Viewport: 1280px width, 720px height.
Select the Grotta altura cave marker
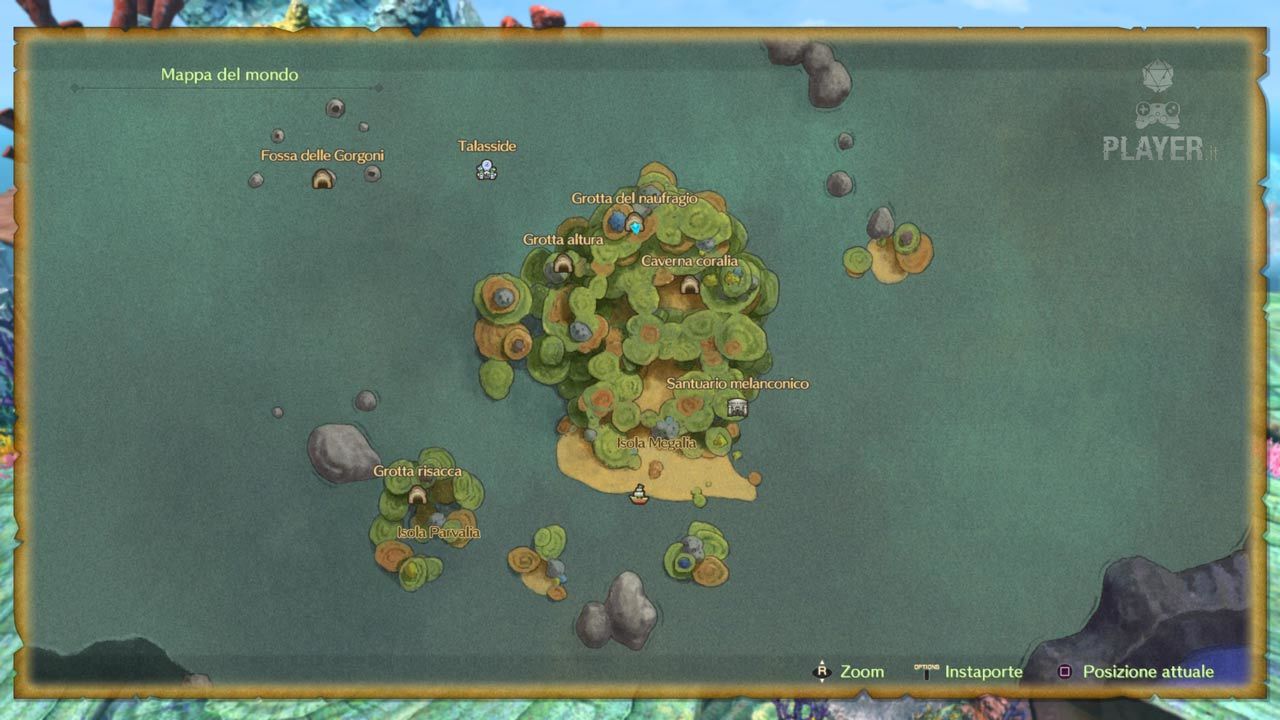pos(563,263)
